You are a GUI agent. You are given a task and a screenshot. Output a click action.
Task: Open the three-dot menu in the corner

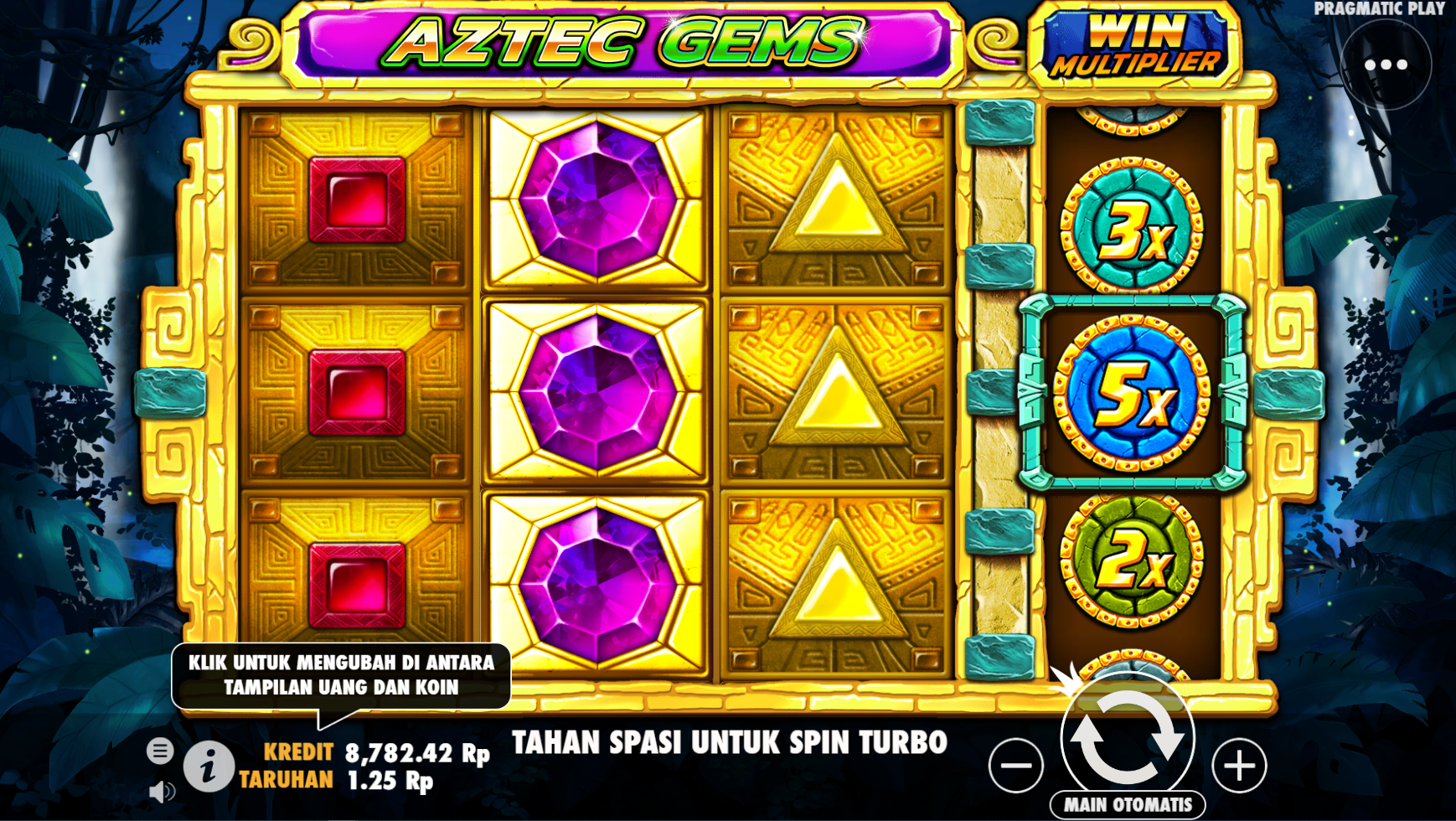1388,63
